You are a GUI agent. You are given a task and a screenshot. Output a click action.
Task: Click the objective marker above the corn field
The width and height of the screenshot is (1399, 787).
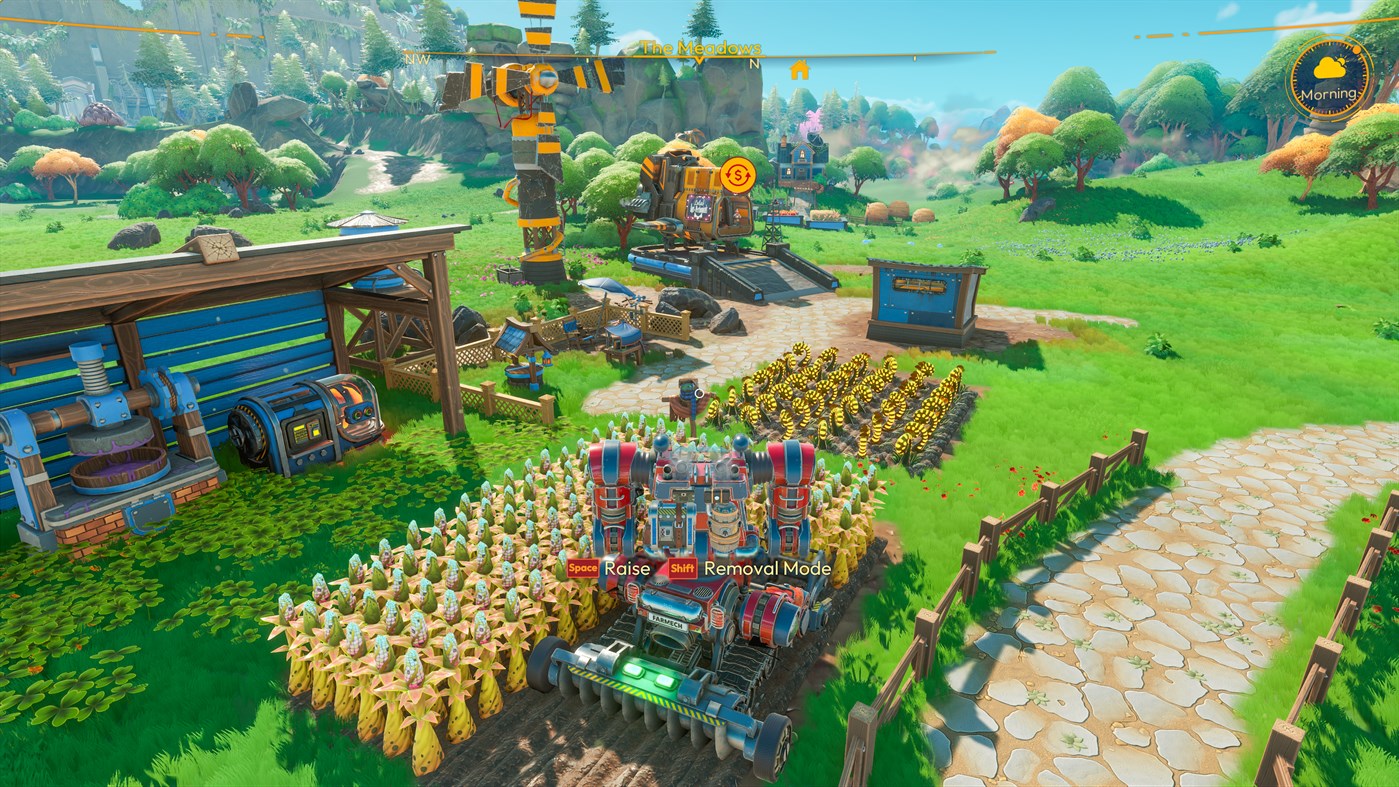699,393
